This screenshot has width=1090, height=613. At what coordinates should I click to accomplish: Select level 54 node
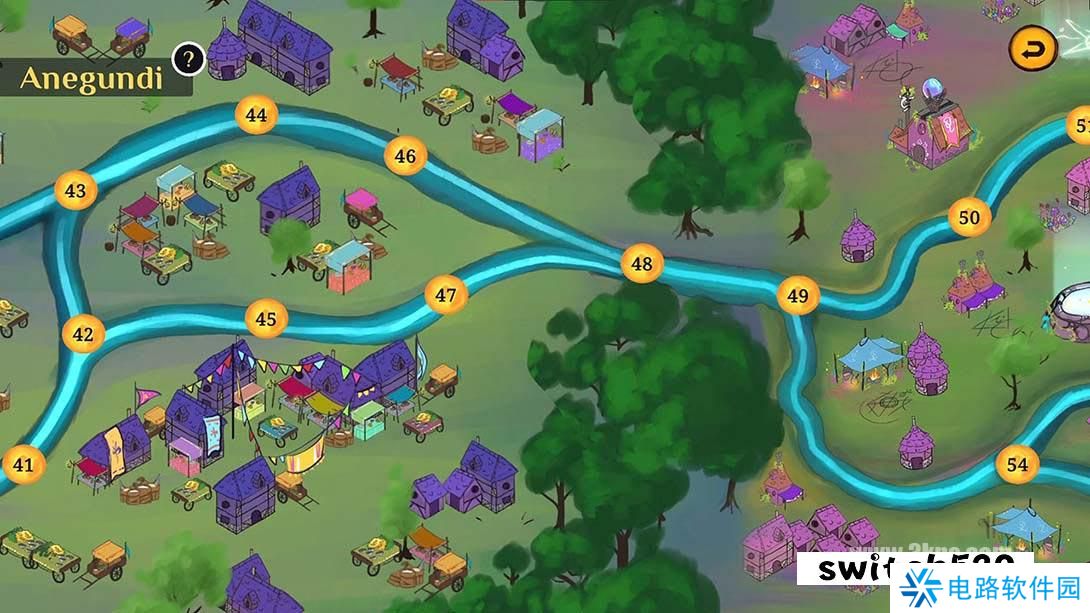click(x=1017, y=464)
